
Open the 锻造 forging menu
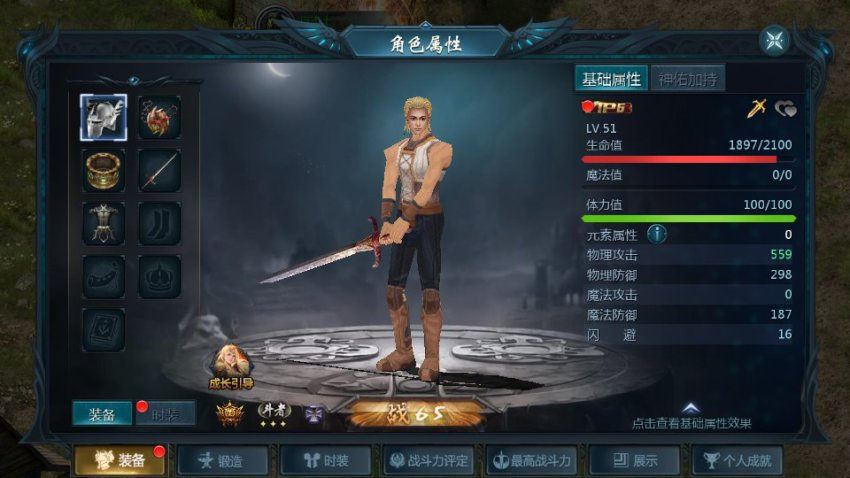[x=223, y=460]
